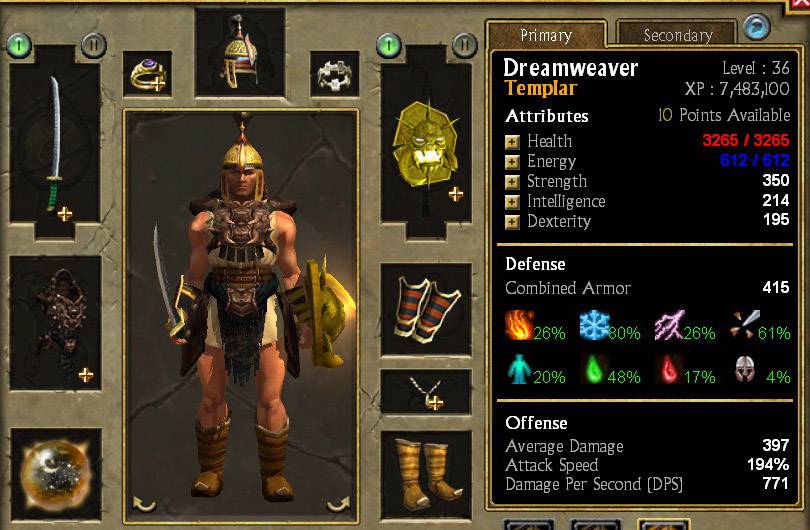
Task: Select the silver ring slot
Action: tap(334, 74)
